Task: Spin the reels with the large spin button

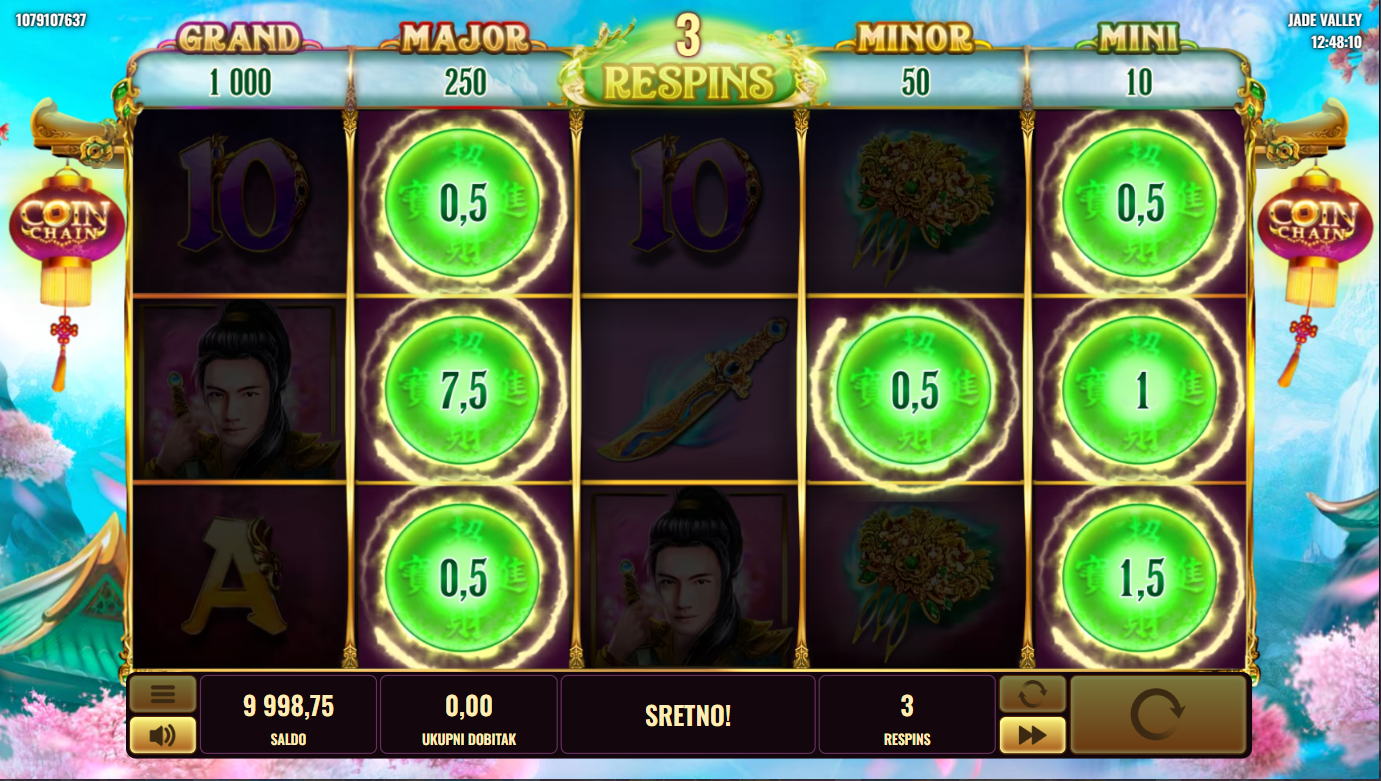Action: tap(1157, 715)
